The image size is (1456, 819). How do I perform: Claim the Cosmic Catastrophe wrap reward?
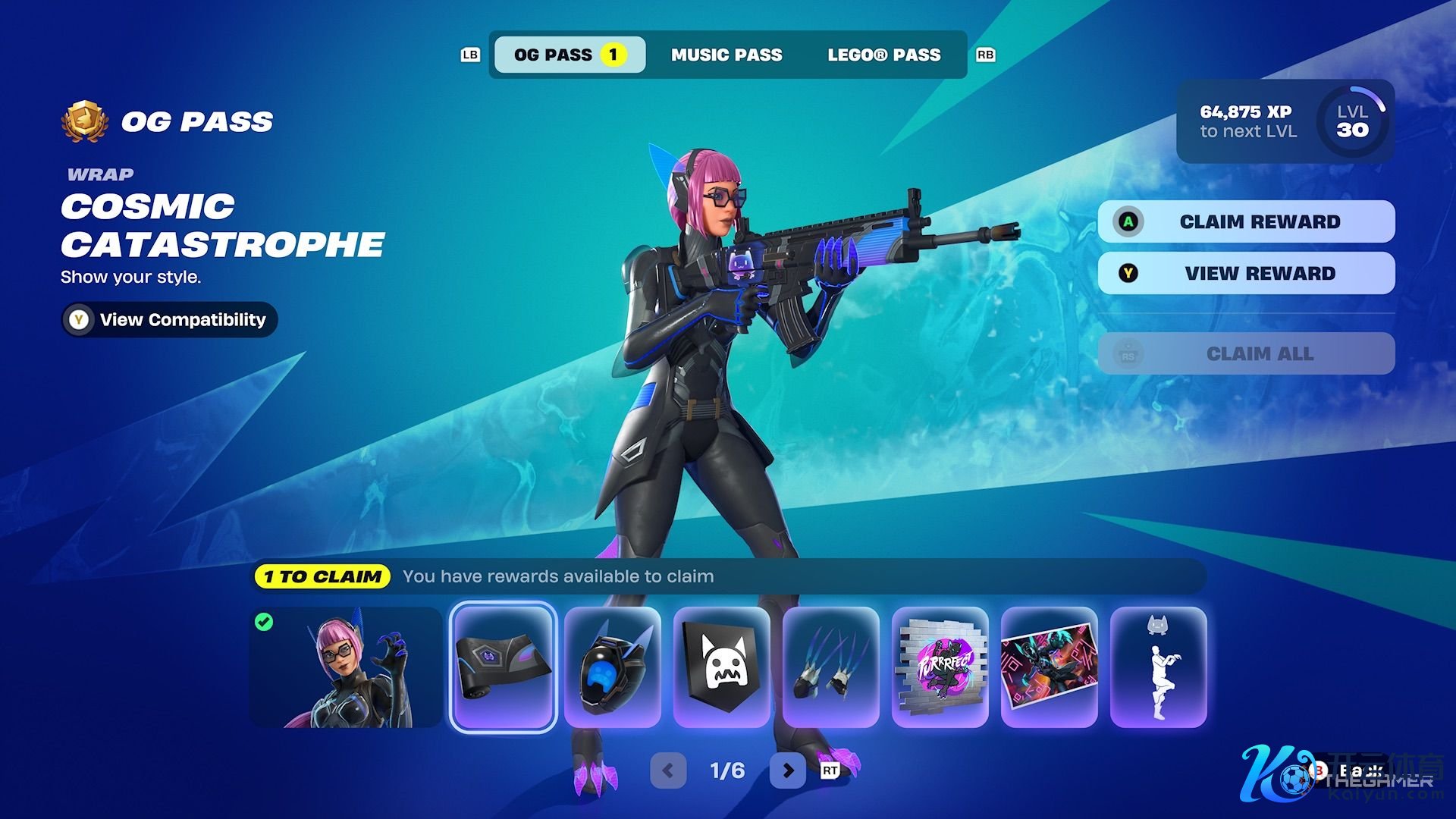coord(1246,221)
